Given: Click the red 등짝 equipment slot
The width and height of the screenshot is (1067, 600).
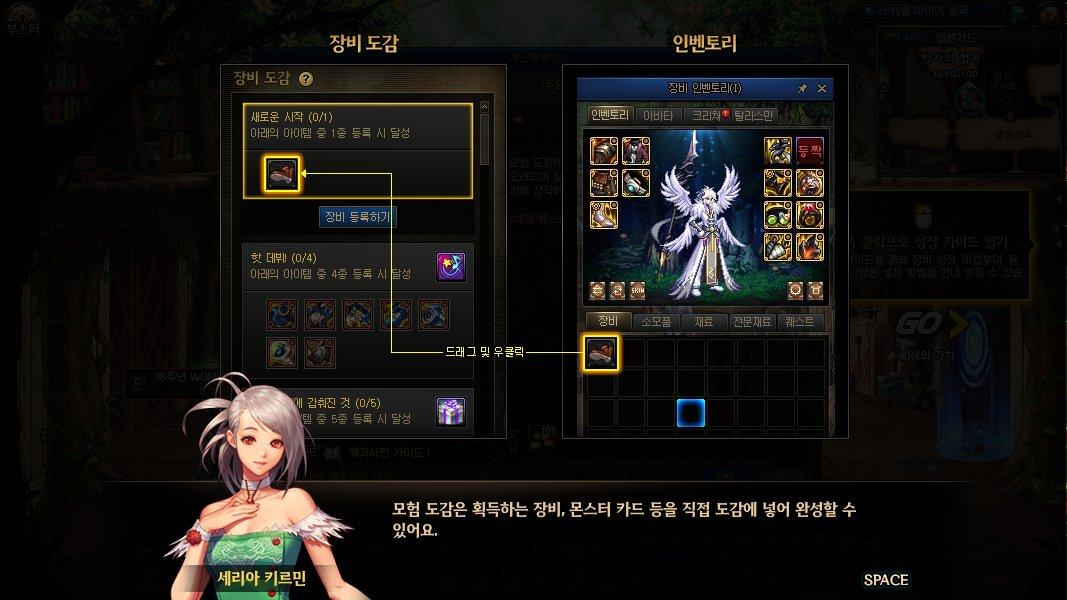Looking at the screenshot, I should tap(809, 151).
